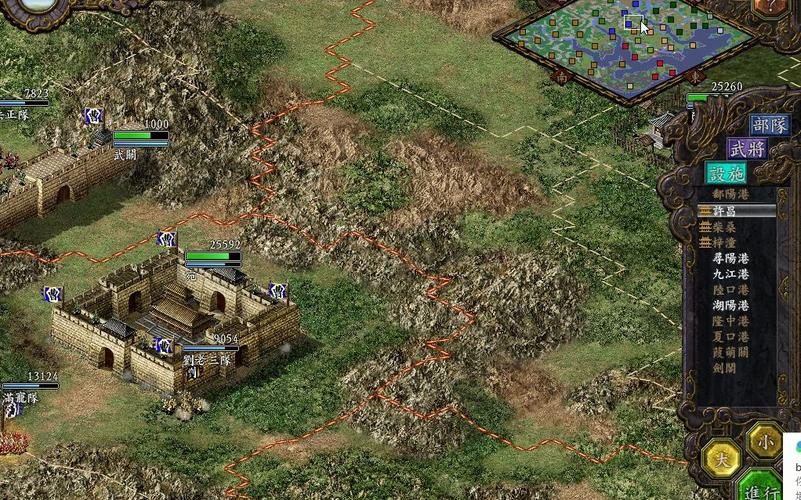The height and width of the screenshot is (500, 801).
Task: Open the 武將 tab
Action: (x=748, y=148)
